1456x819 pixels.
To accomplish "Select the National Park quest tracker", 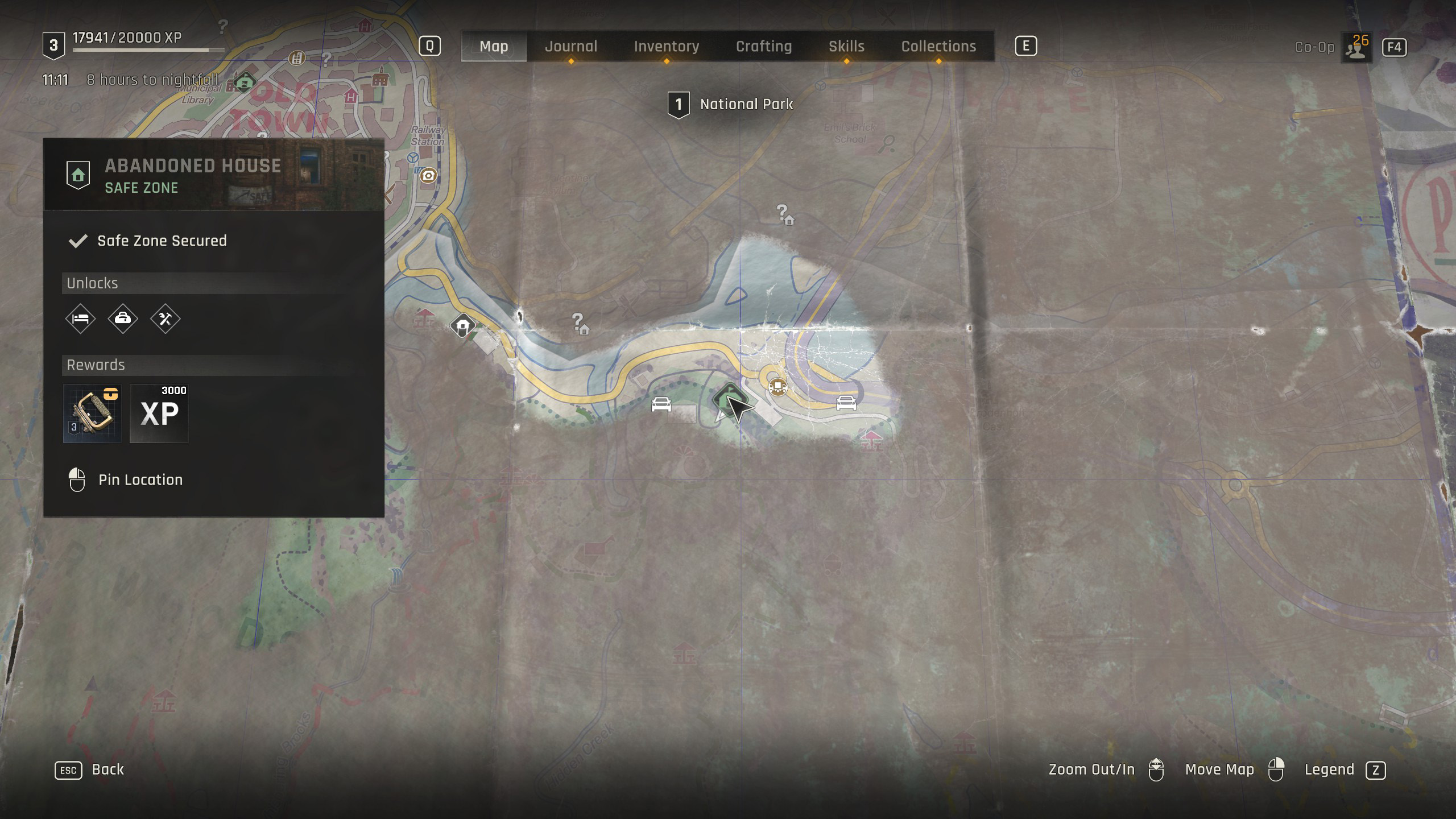I will (x=731, y=104).
